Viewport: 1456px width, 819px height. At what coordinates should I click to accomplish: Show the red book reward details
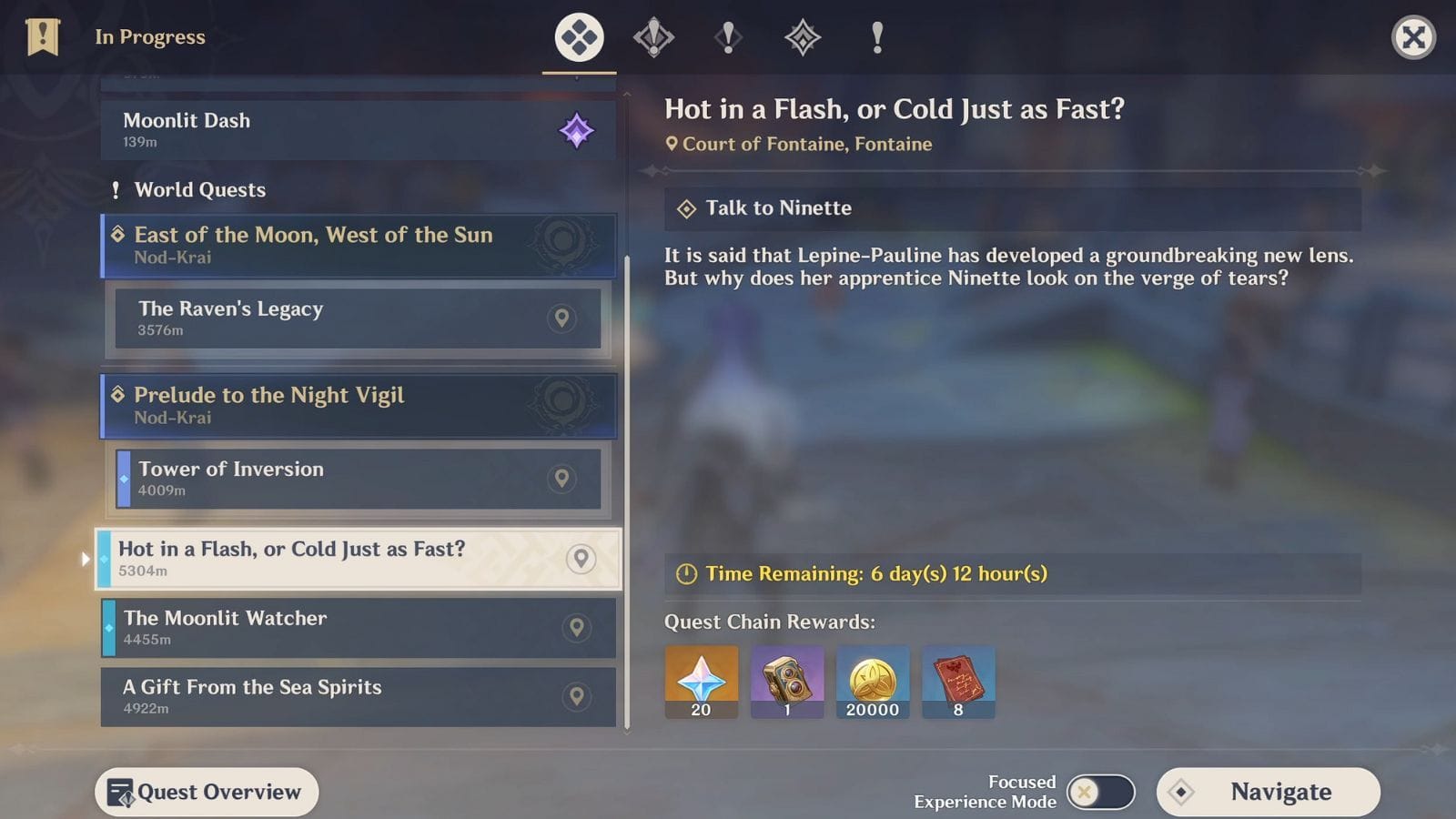click(958, 682)
